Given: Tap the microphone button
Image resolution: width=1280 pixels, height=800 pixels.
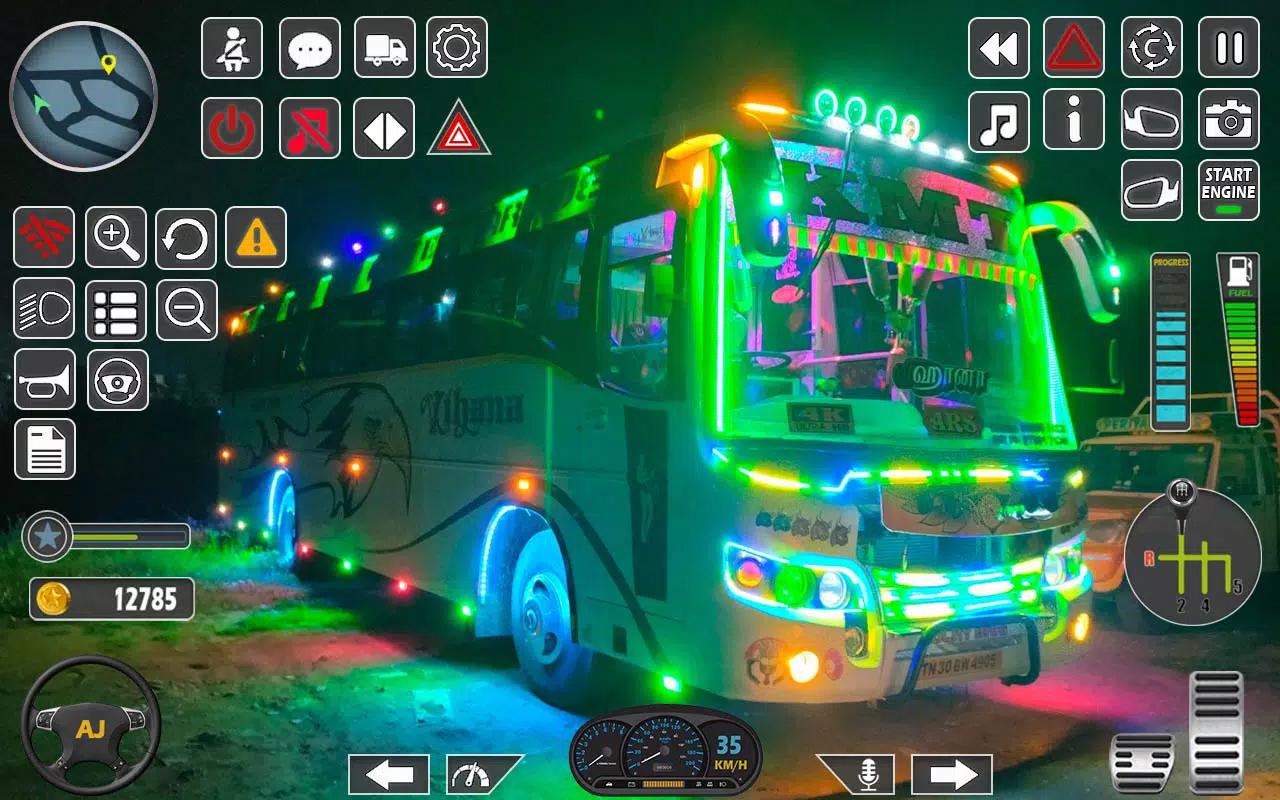Looking at the screenshot, I should point(867,775).
